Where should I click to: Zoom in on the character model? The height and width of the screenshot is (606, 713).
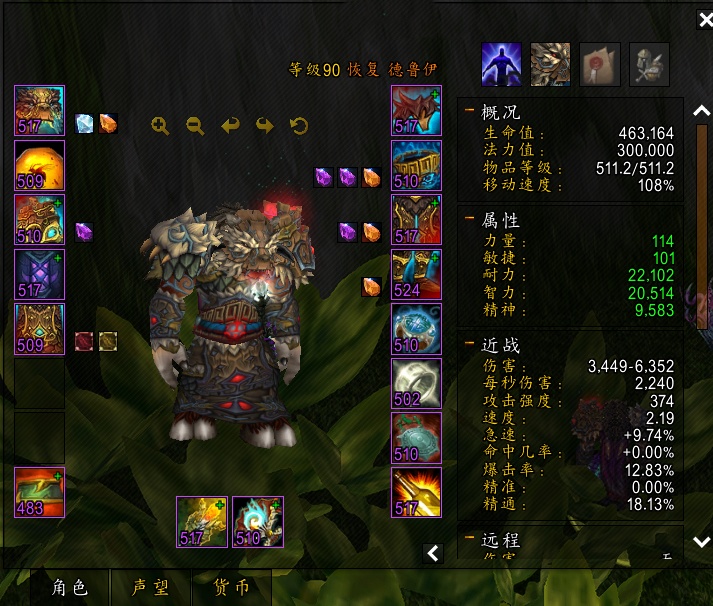pyautogui.click(x=160, y=125)
